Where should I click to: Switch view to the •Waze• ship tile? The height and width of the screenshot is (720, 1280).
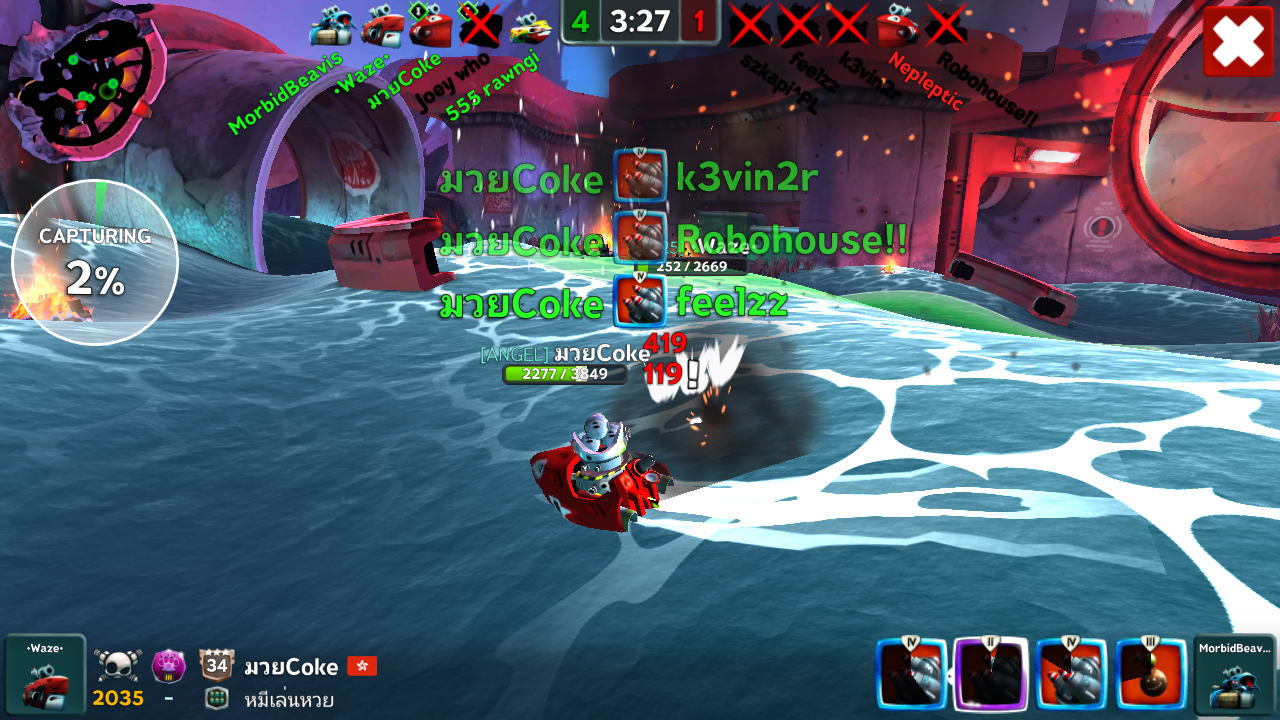[x=45, y=675]
